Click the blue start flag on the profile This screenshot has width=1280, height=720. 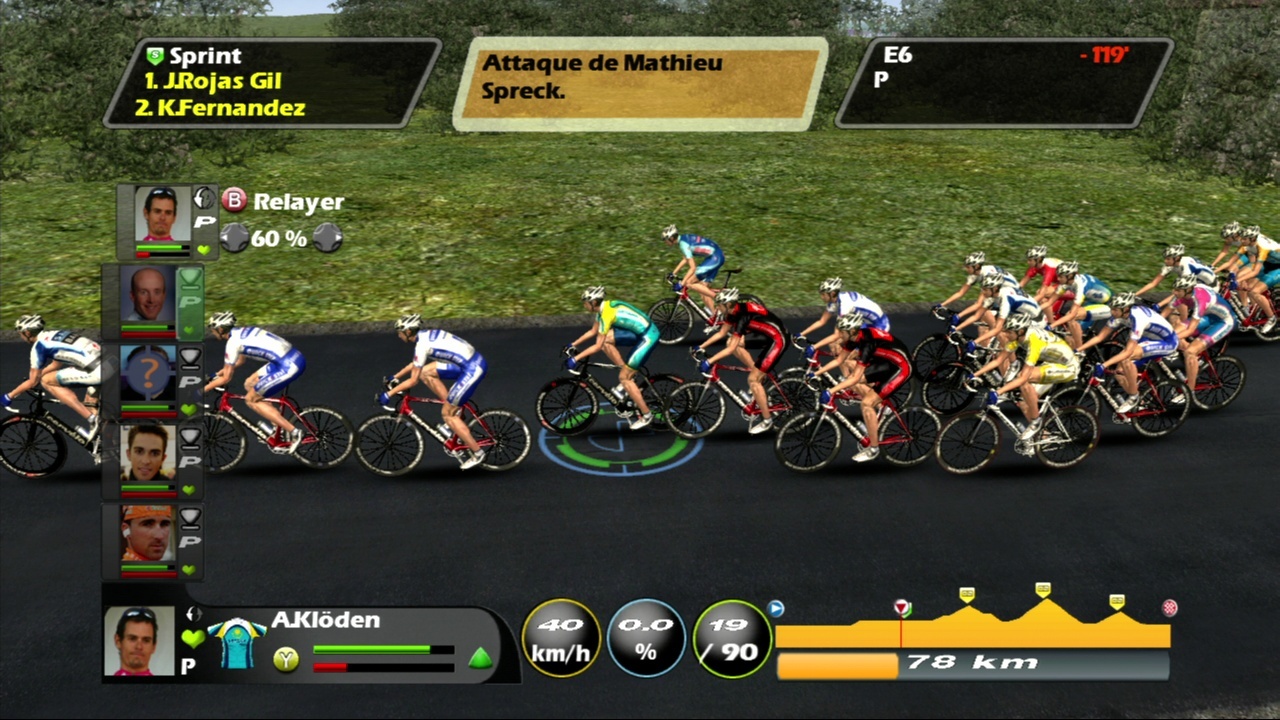pos(775,607)
